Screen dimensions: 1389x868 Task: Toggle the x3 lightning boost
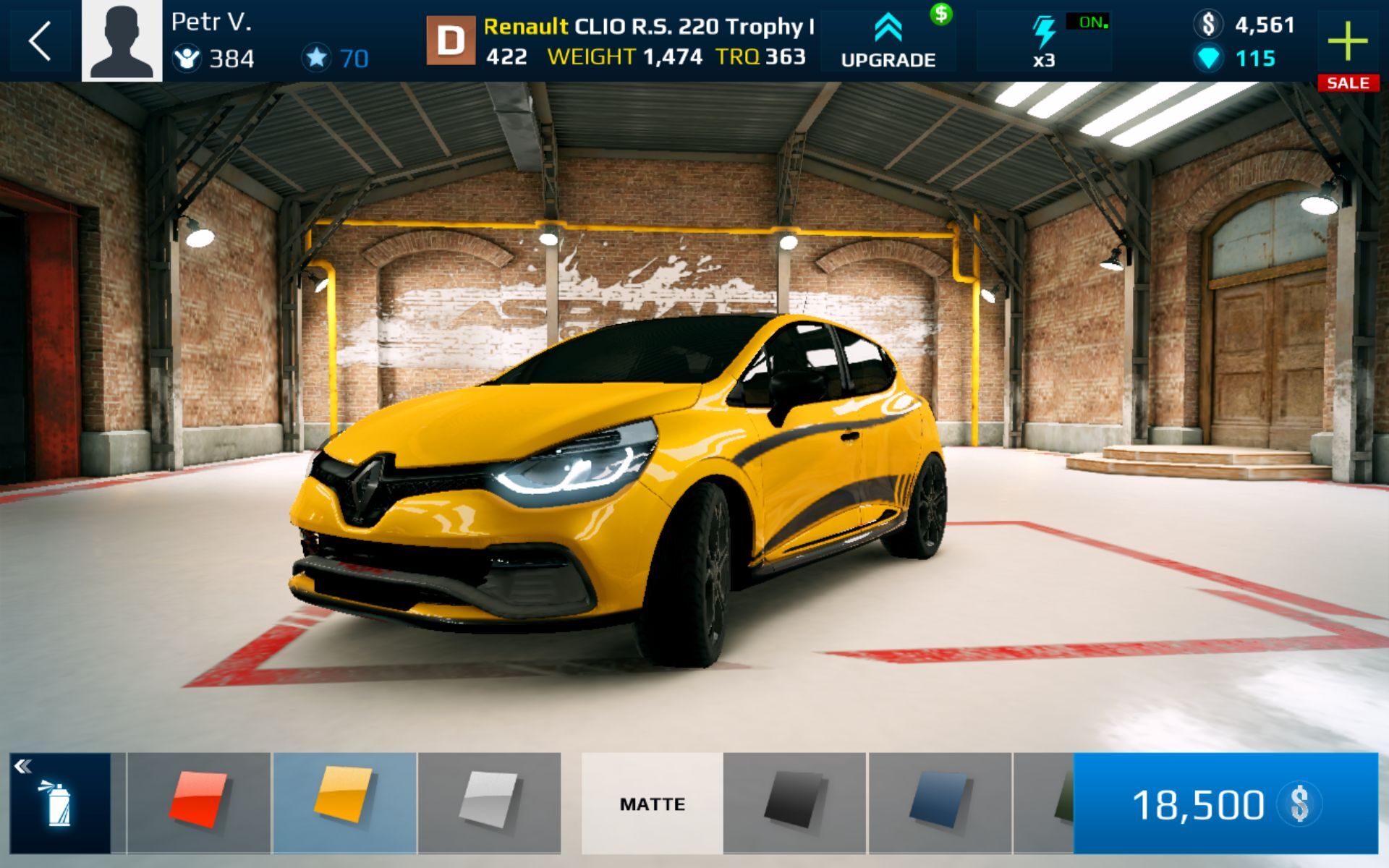pyautogui.click(x=1045, y=41)
